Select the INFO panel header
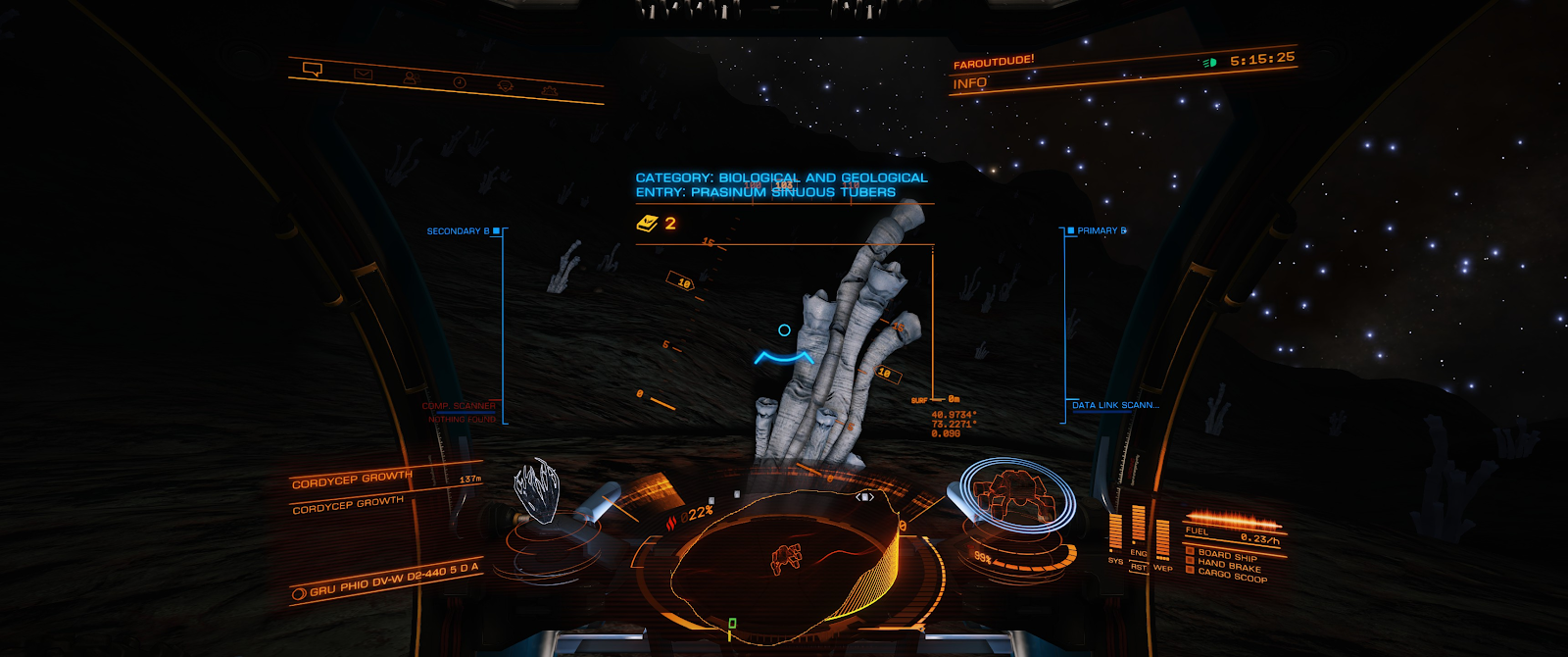Screen dimensions: 1568x657 click(970, 83)
